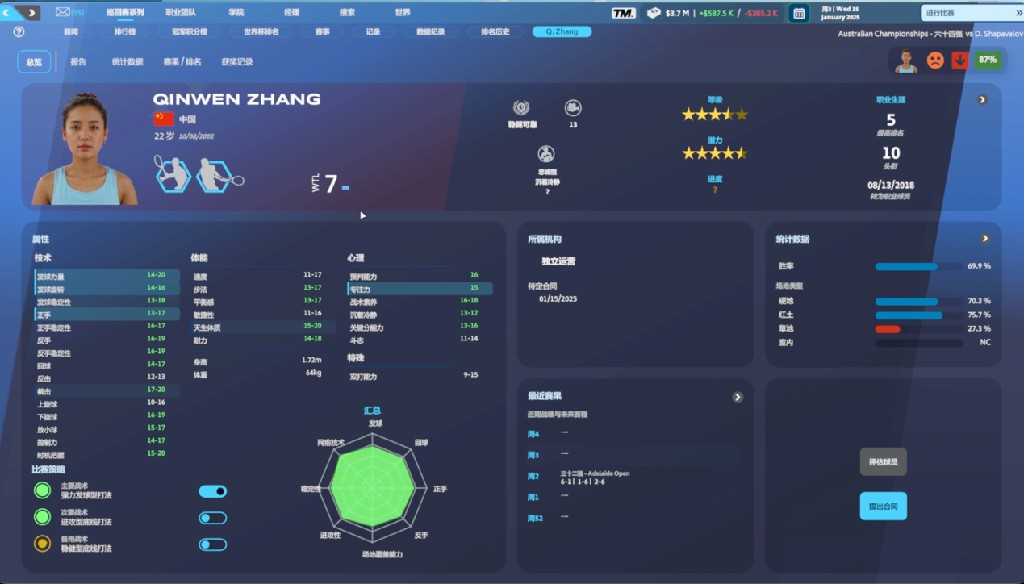Click the grey 评估球员 button
This screenshot has height=584, width=1024.
(x=883, y=462)
